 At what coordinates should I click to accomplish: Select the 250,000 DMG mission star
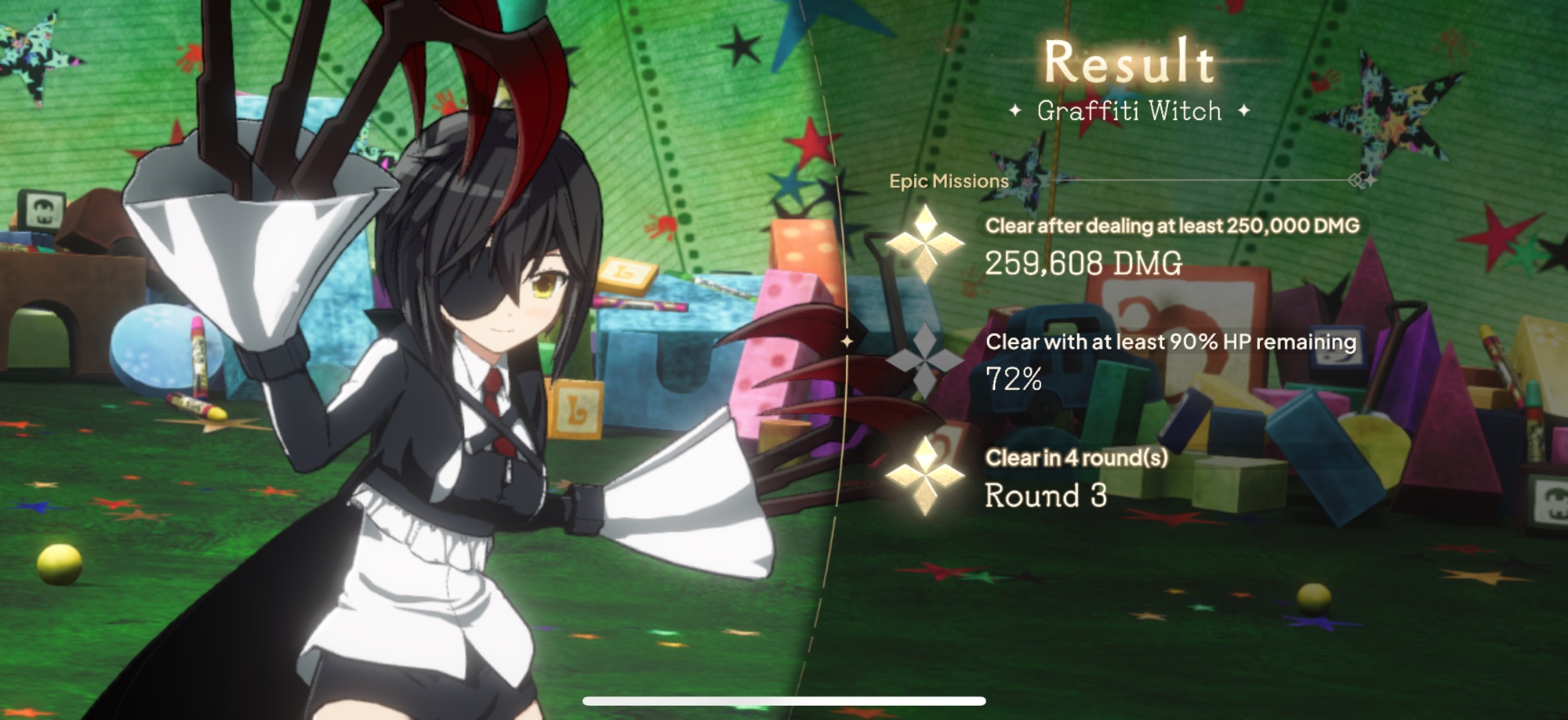coord(925,244)
